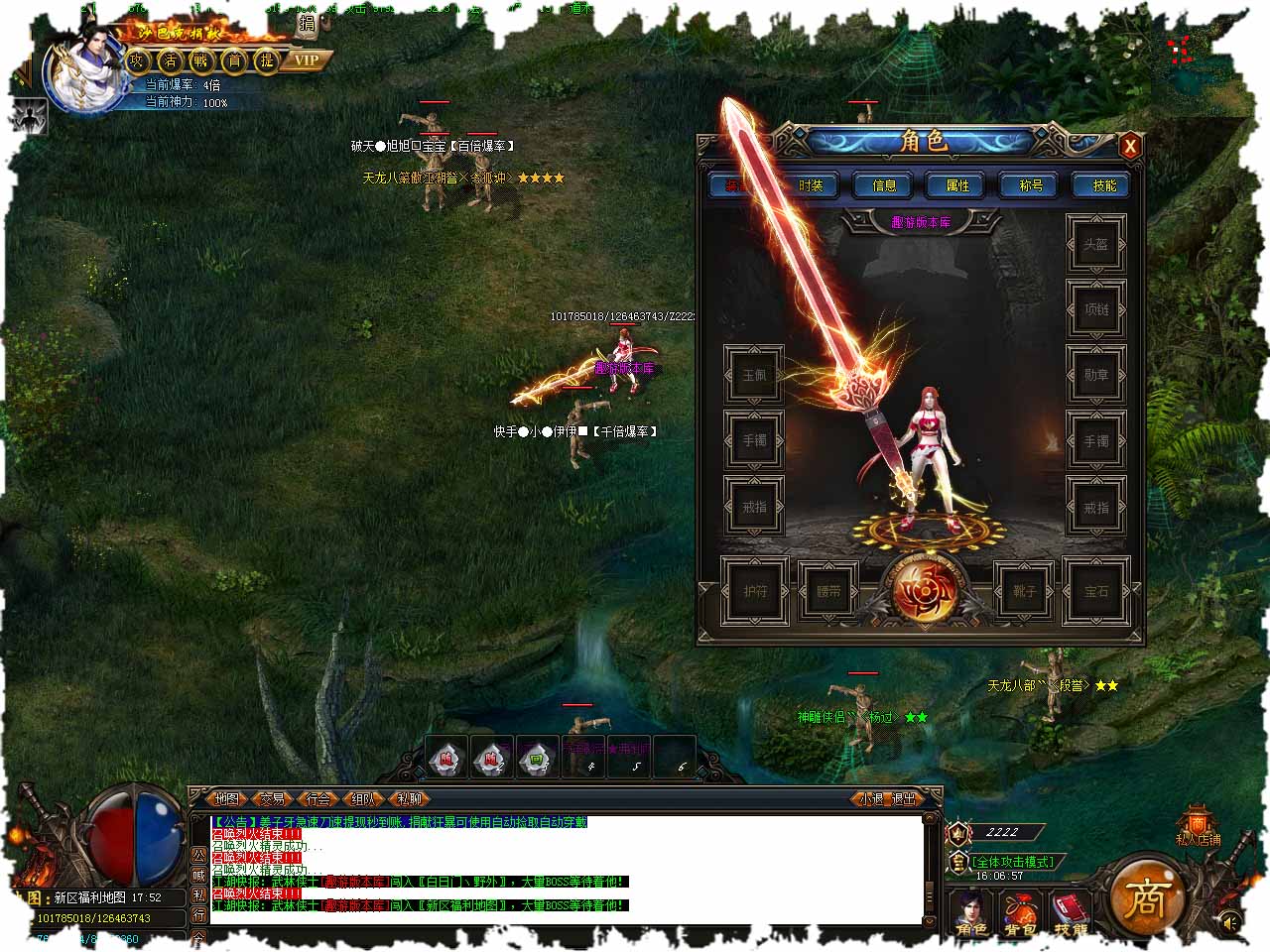1270x952 pixels.
Task: Open the 提 round menu button
Action: pyautogui.click(x=267, y=60)
